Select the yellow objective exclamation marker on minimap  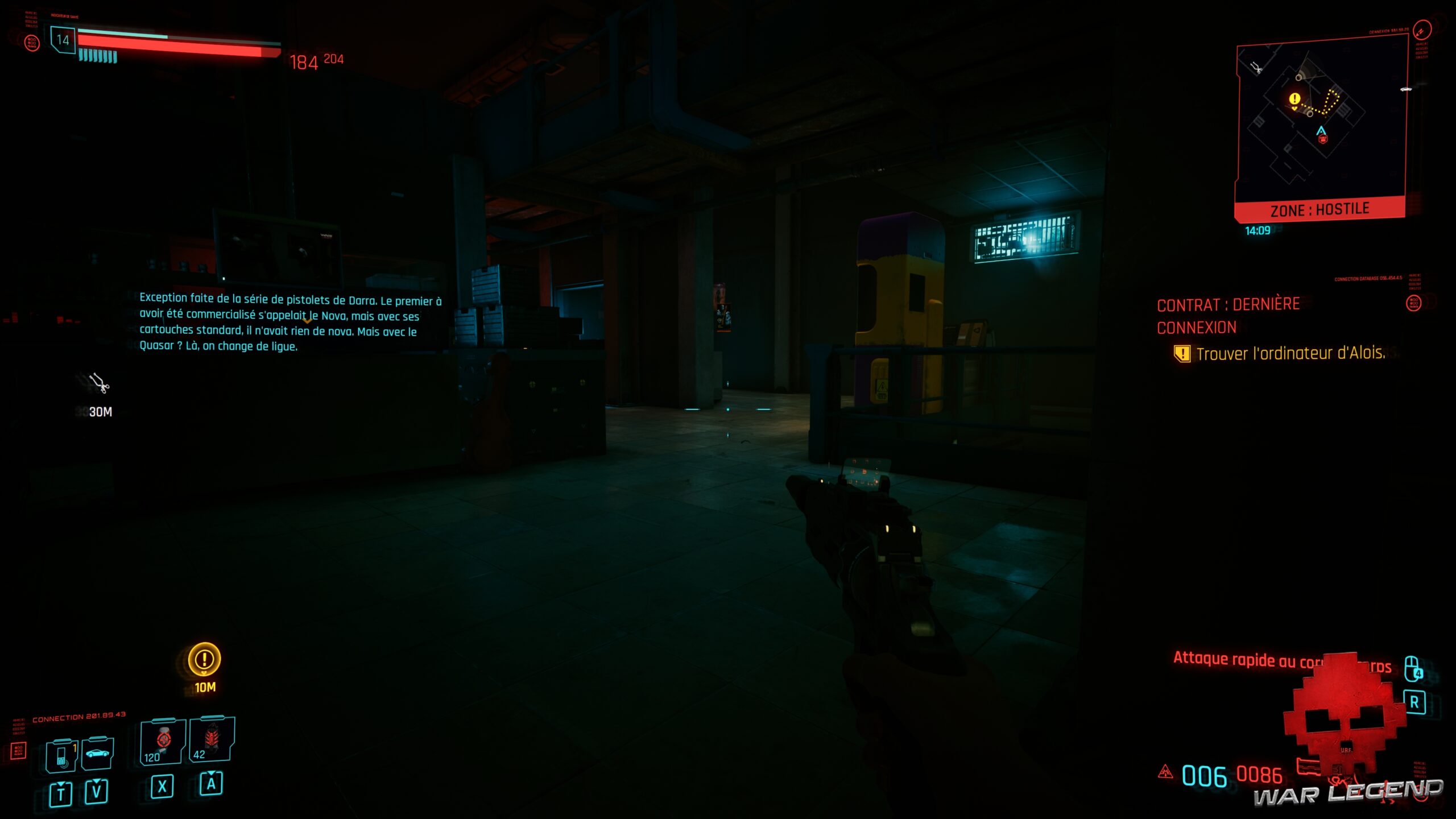pyautogui.click(x=1294, y=99)
